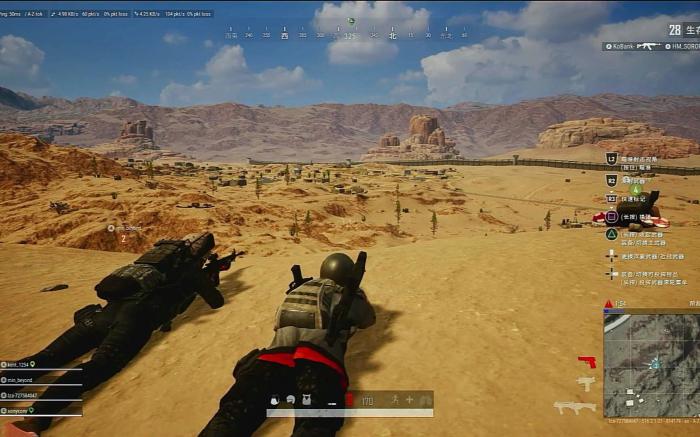Viewport: 700px width, 437px height.
Task: Equip the rifle in the bottom weapon slot
Action: coord(574,407)
